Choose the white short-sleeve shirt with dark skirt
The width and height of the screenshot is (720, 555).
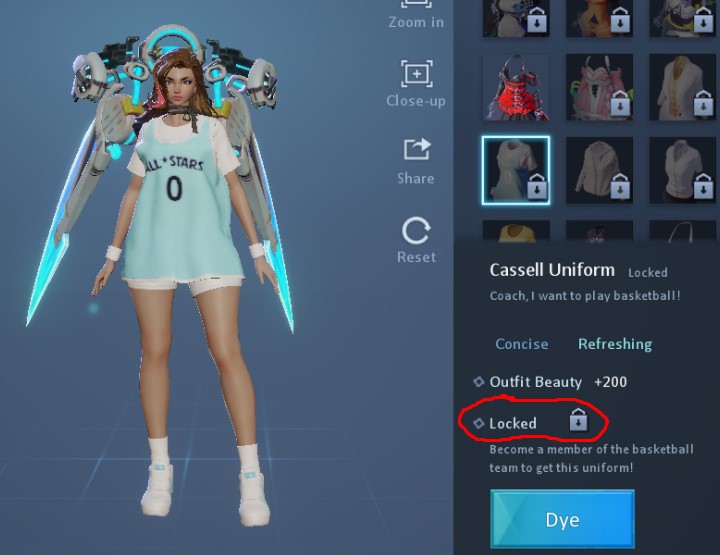point(682,169)
